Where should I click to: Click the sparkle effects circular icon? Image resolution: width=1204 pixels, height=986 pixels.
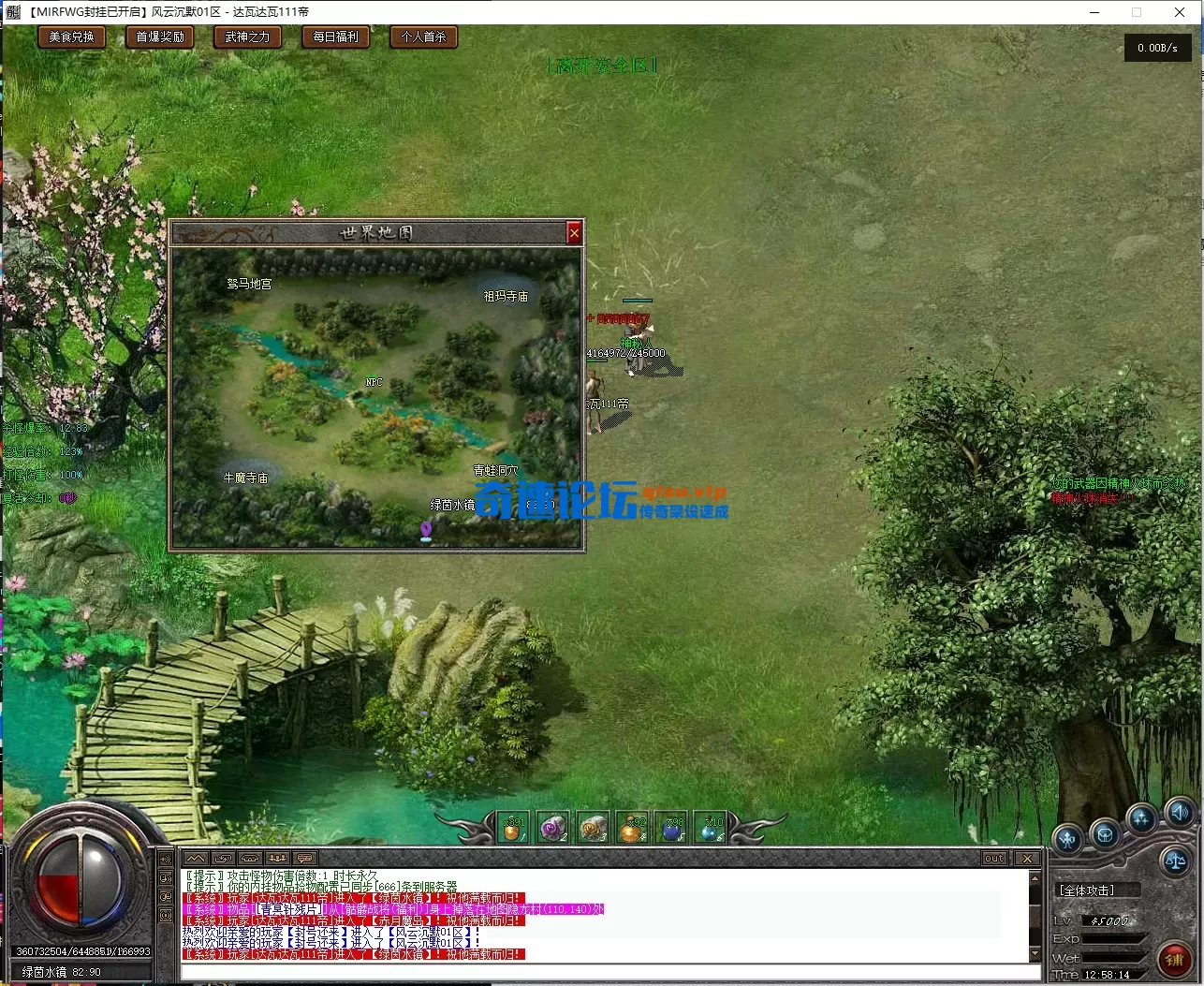[1141, 818]
